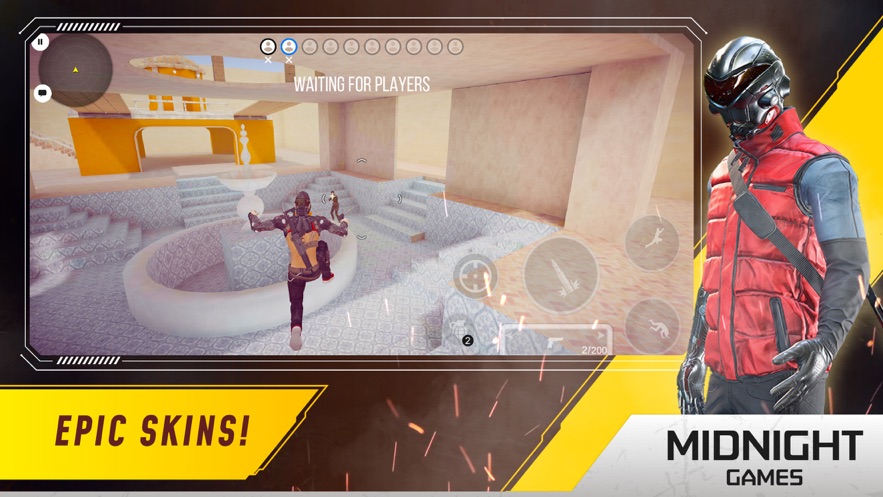Pause the game with the pause button
Screen dimensions: 883x497
point(41,42)
